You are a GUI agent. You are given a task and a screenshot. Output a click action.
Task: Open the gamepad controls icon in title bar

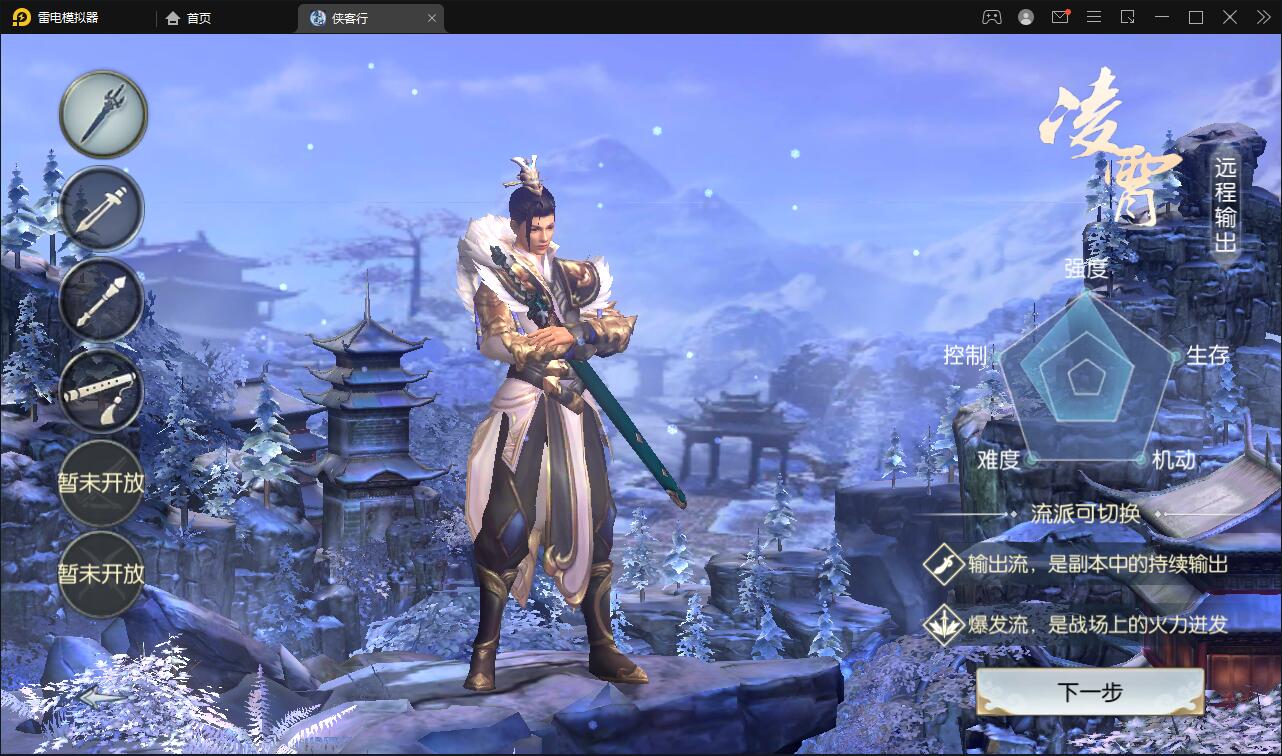(x=991, y=17)
